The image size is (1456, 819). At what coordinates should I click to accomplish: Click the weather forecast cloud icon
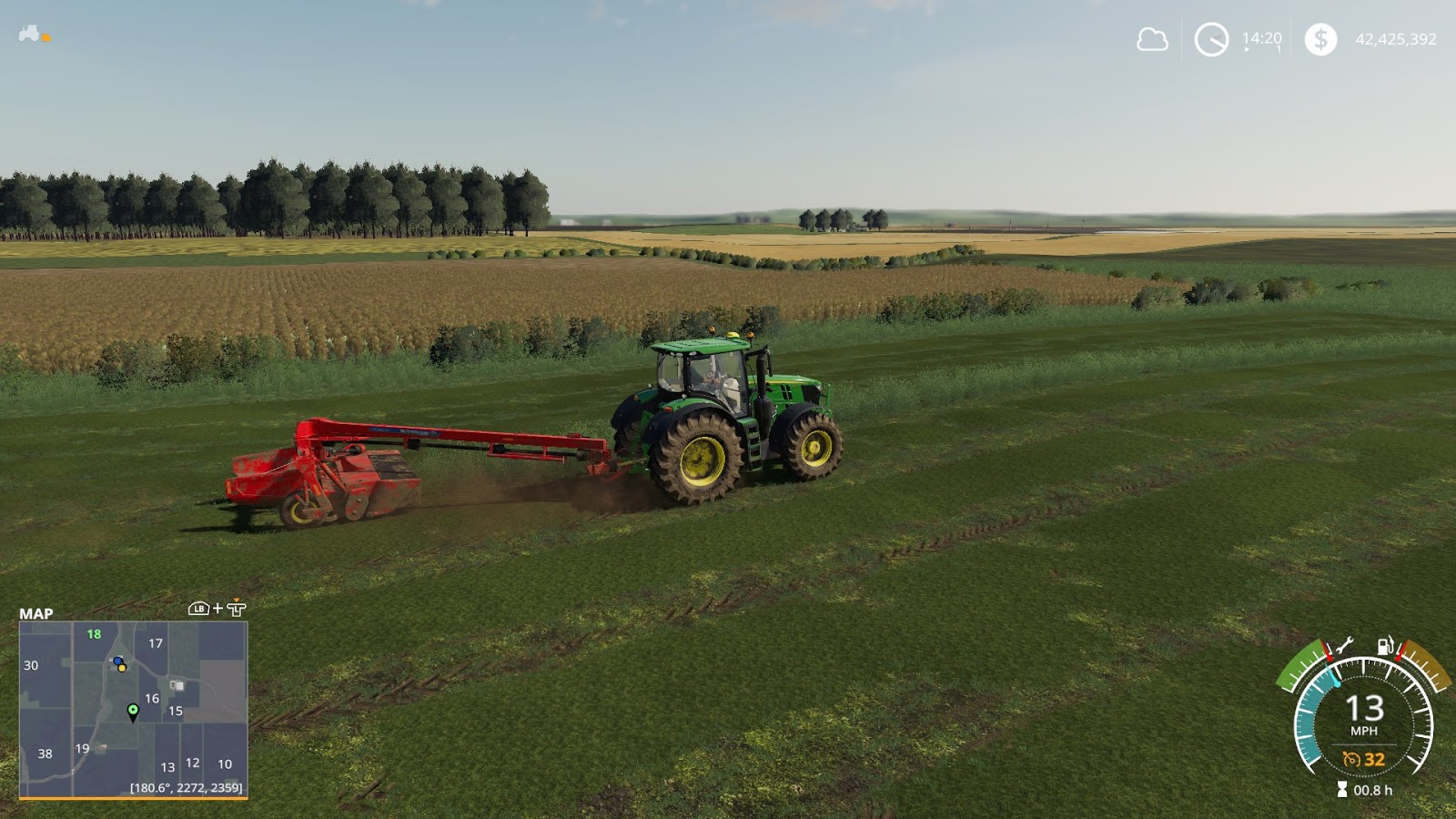1151,38
